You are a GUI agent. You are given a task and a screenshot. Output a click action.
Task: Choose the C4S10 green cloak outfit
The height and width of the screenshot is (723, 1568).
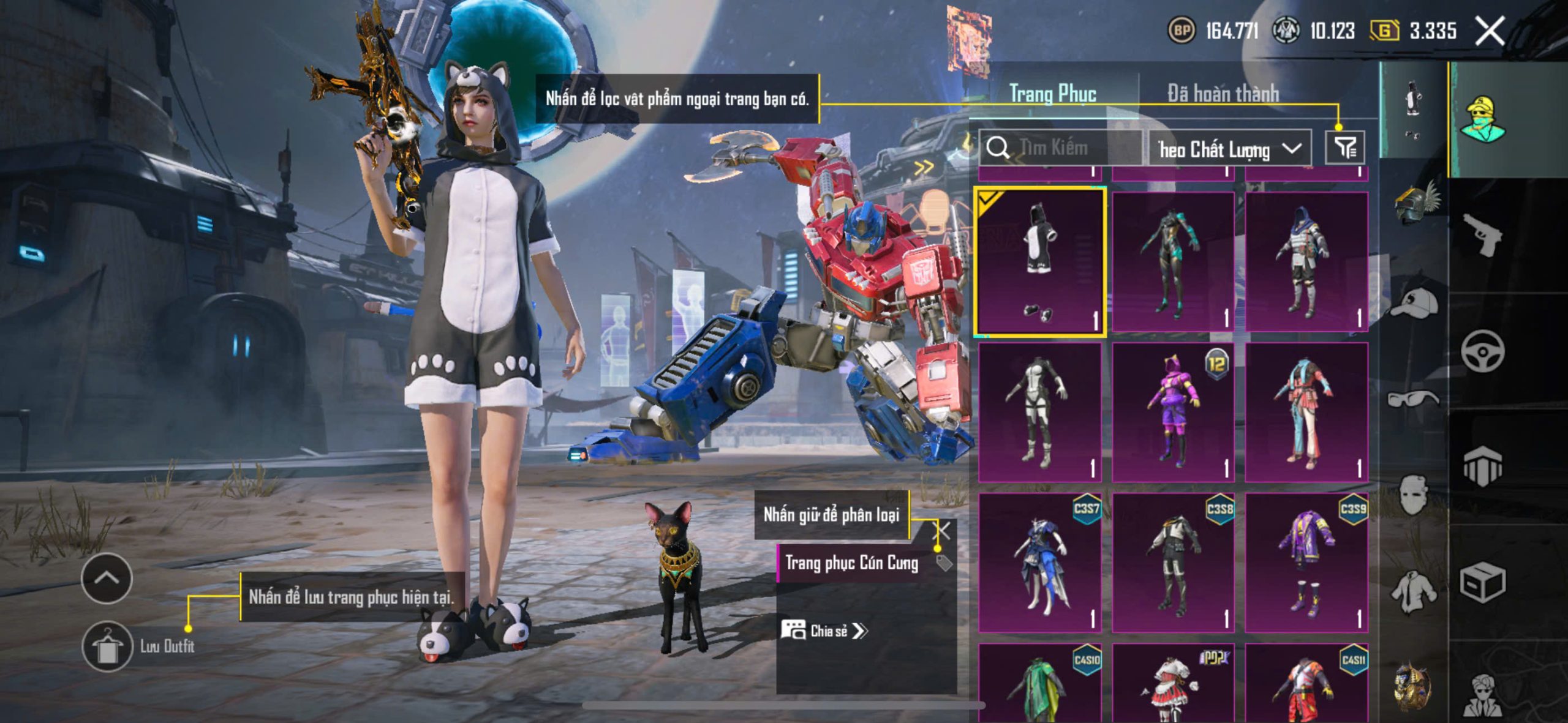pyautogui.click(x=1040, y=684)
